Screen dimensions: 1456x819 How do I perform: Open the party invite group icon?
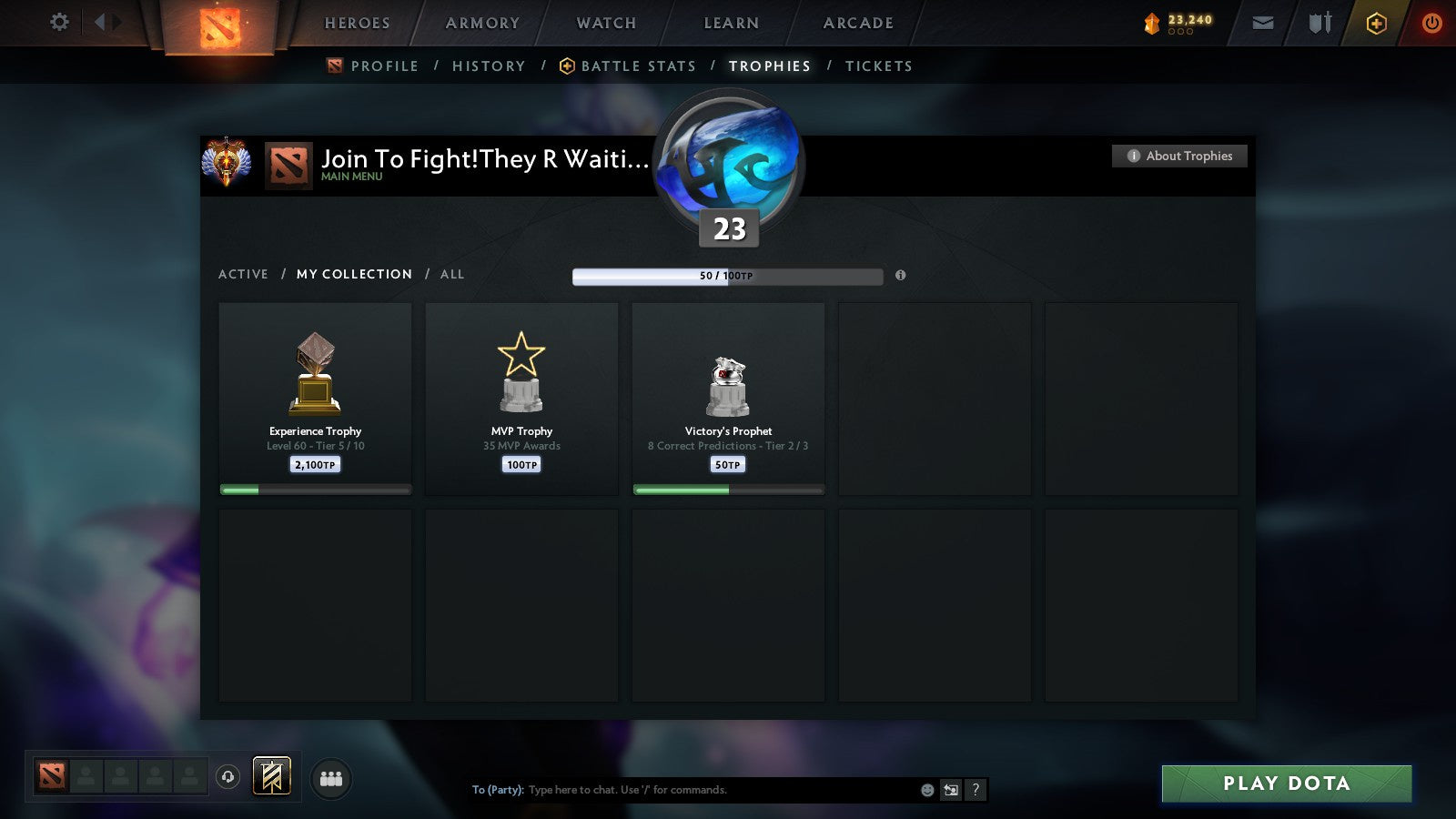coord(331,777)
